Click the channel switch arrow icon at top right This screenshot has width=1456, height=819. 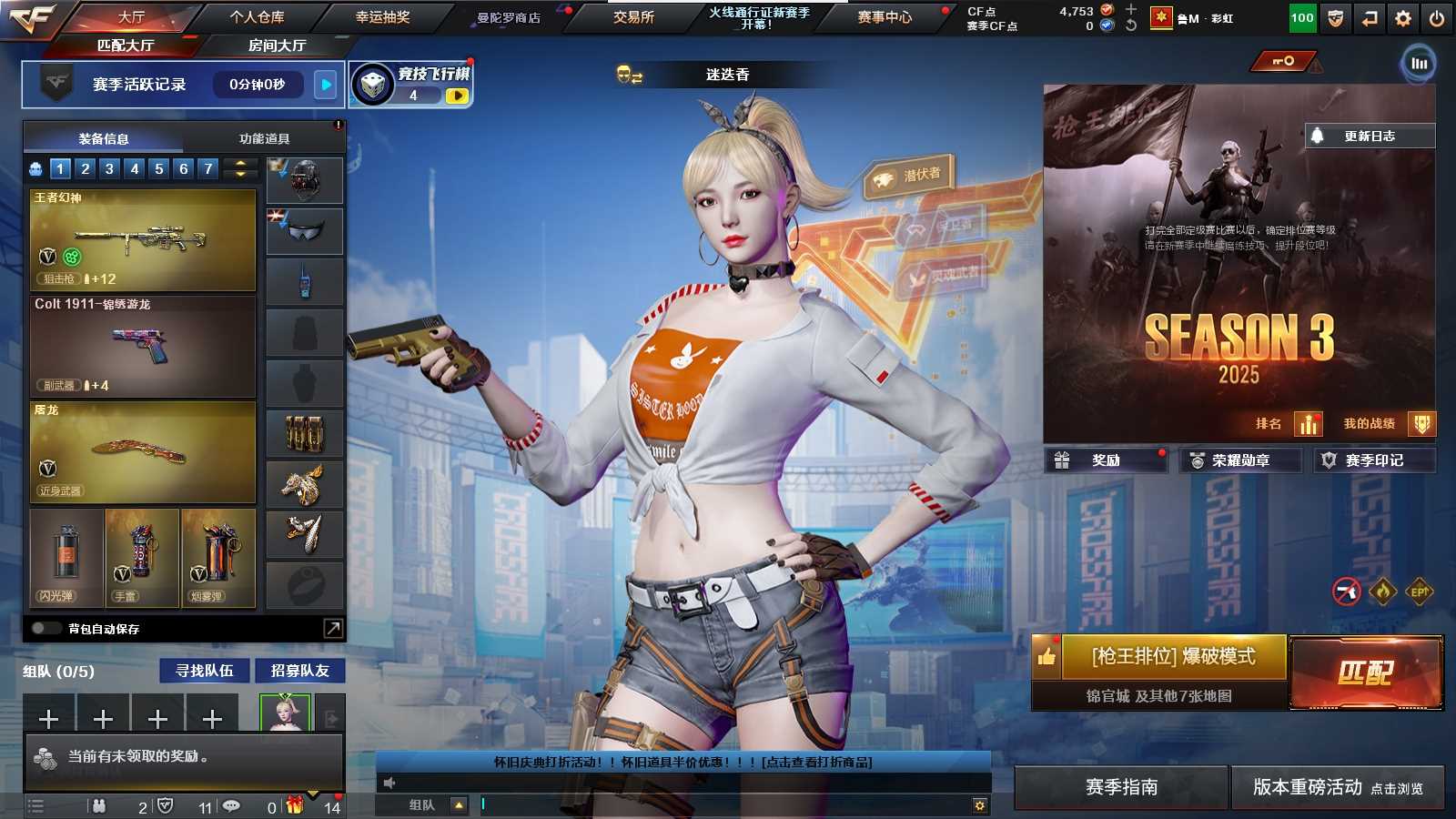[x=1369, y=16]
